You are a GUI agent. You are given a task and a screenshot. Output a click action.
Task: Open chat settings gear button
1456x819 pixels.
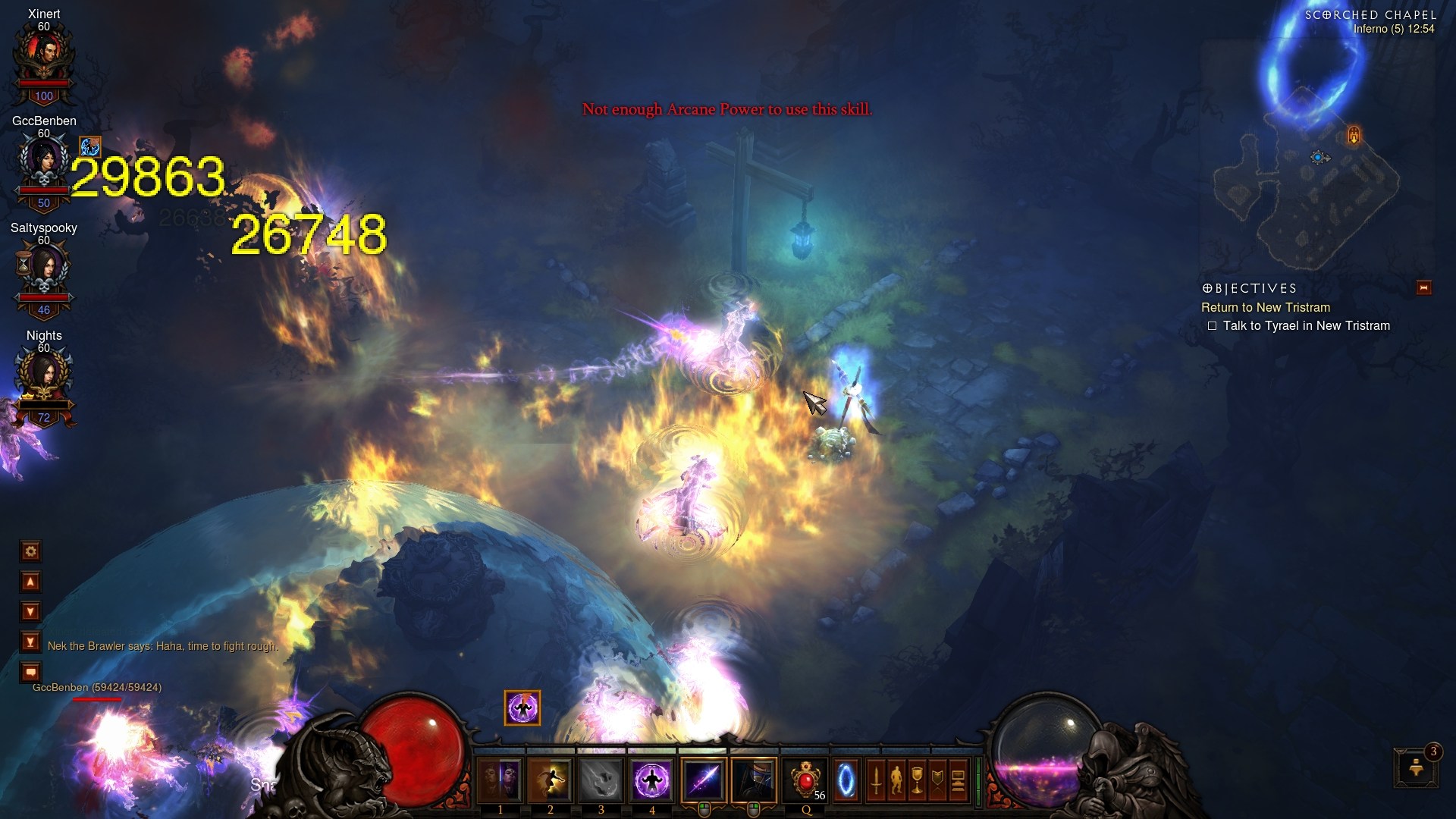pyautogui.click(x=30, y=551)
